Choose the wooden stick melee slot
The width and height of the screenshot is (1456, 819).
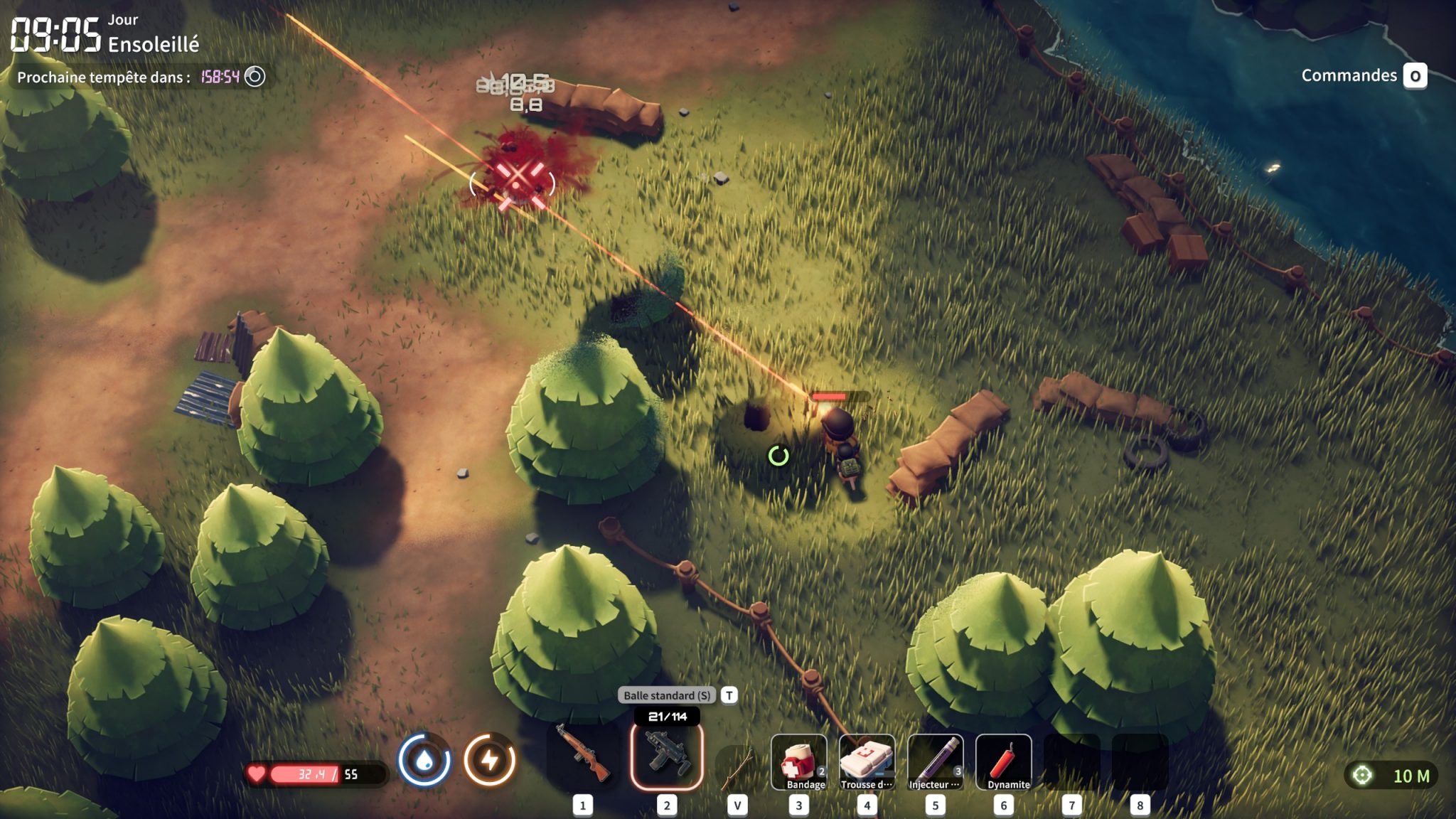737,768
